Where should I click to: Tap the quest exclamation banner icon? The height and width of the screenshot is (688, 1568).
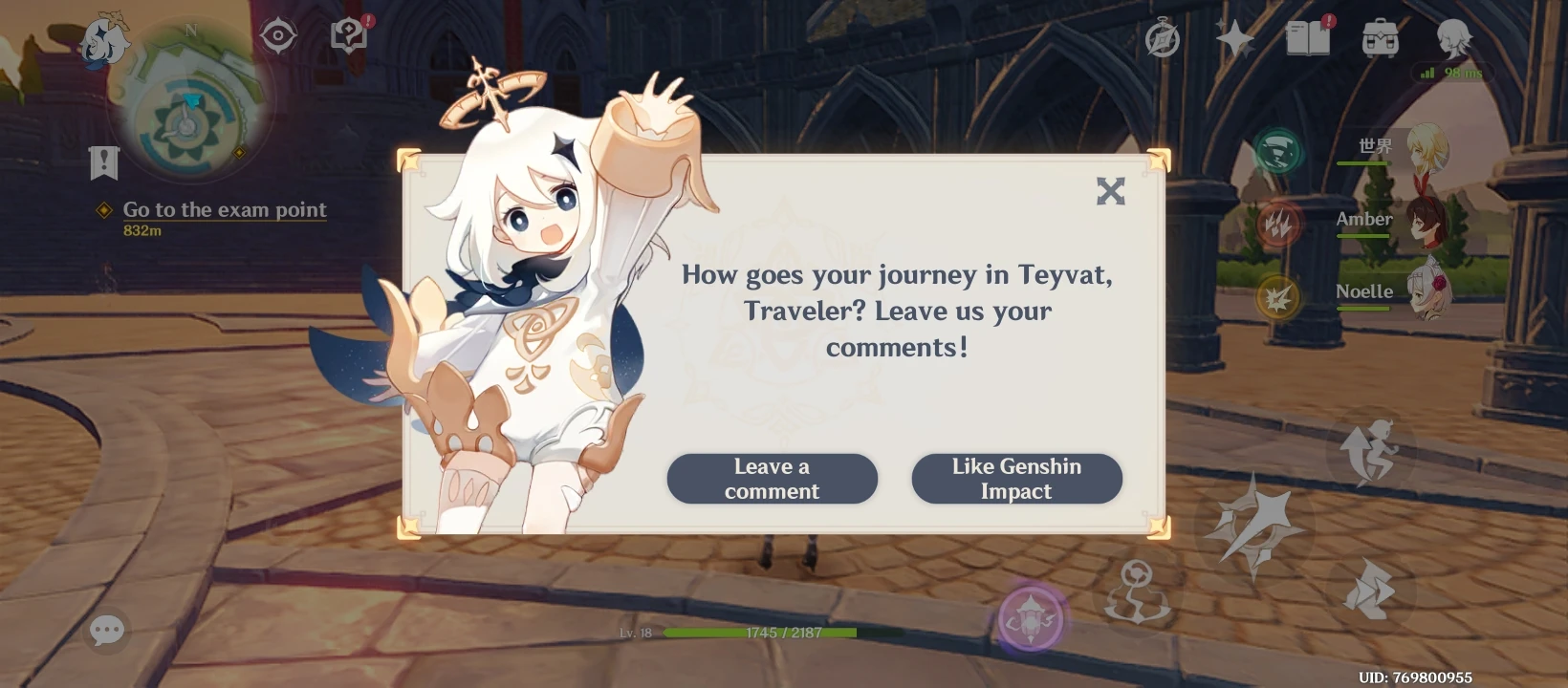point(103,162)
